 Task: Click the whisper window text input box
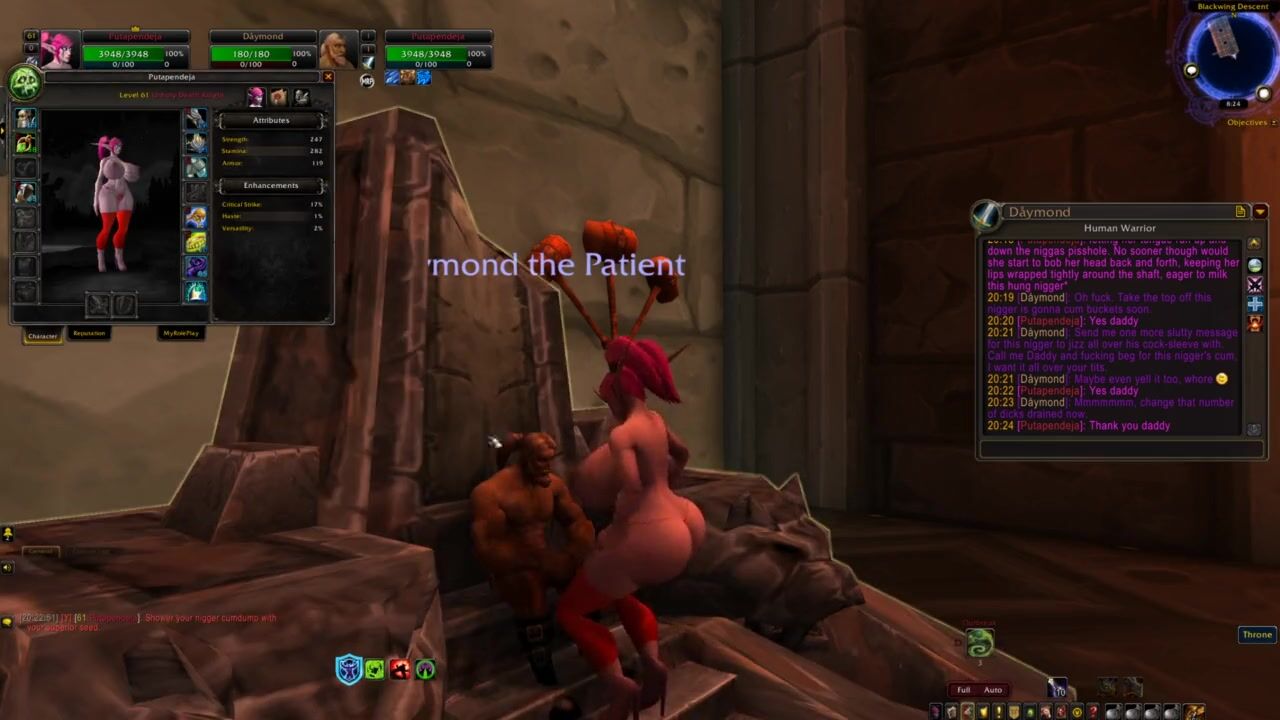point(1120,449)
